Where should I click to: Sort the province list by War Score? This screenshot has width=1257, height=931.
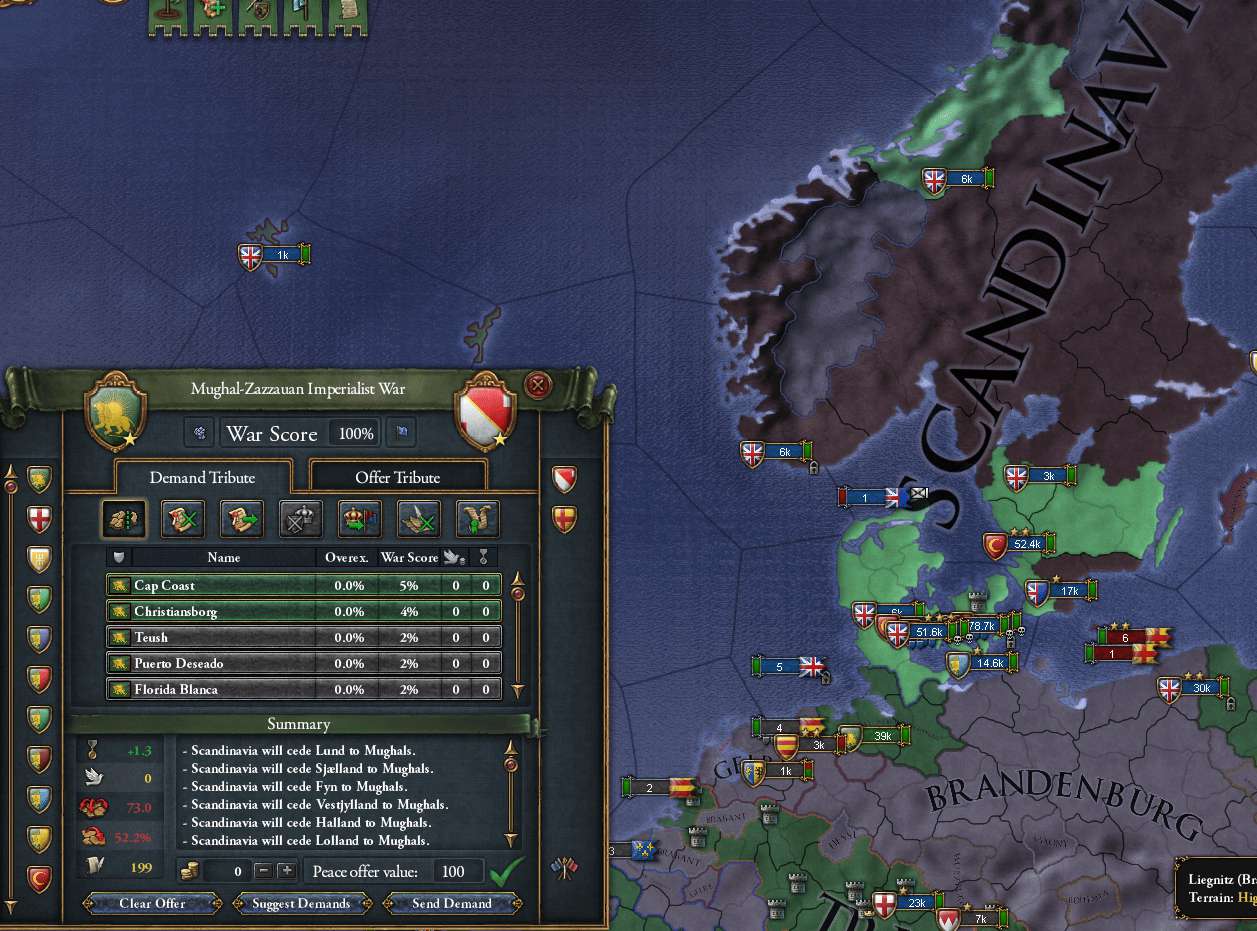click(x=406, y=557)
